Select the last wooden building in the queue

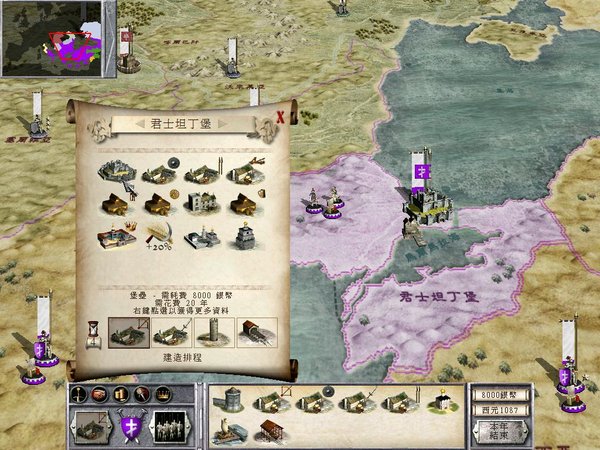(258, 331)
